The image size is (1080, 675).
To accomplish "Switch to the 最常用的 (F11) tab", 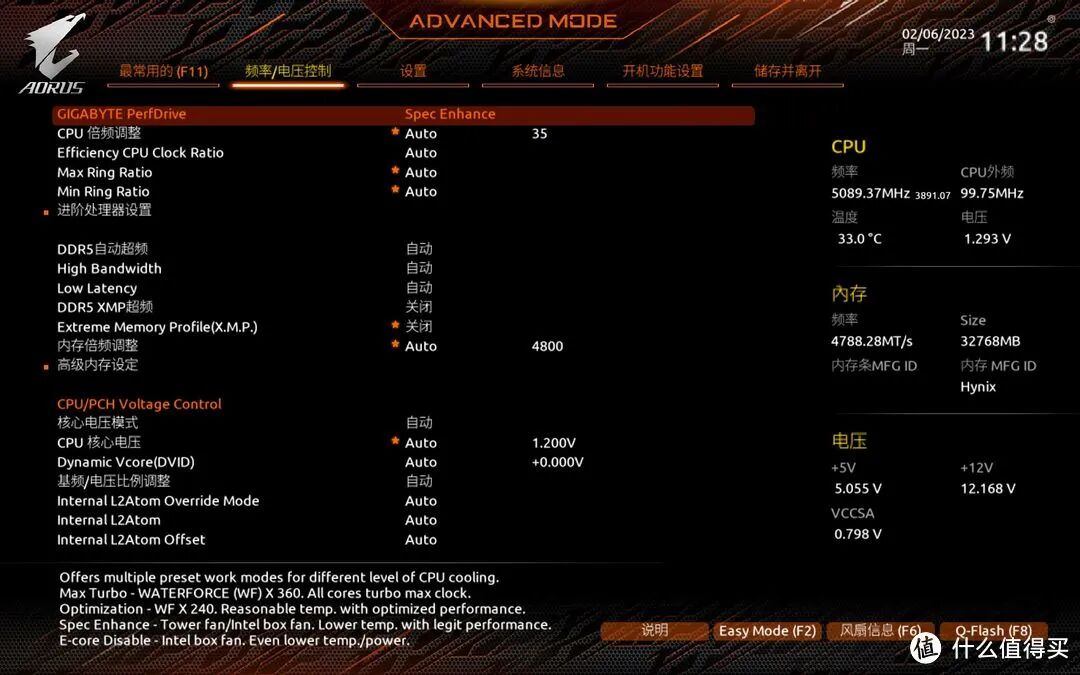I will 163,71.
